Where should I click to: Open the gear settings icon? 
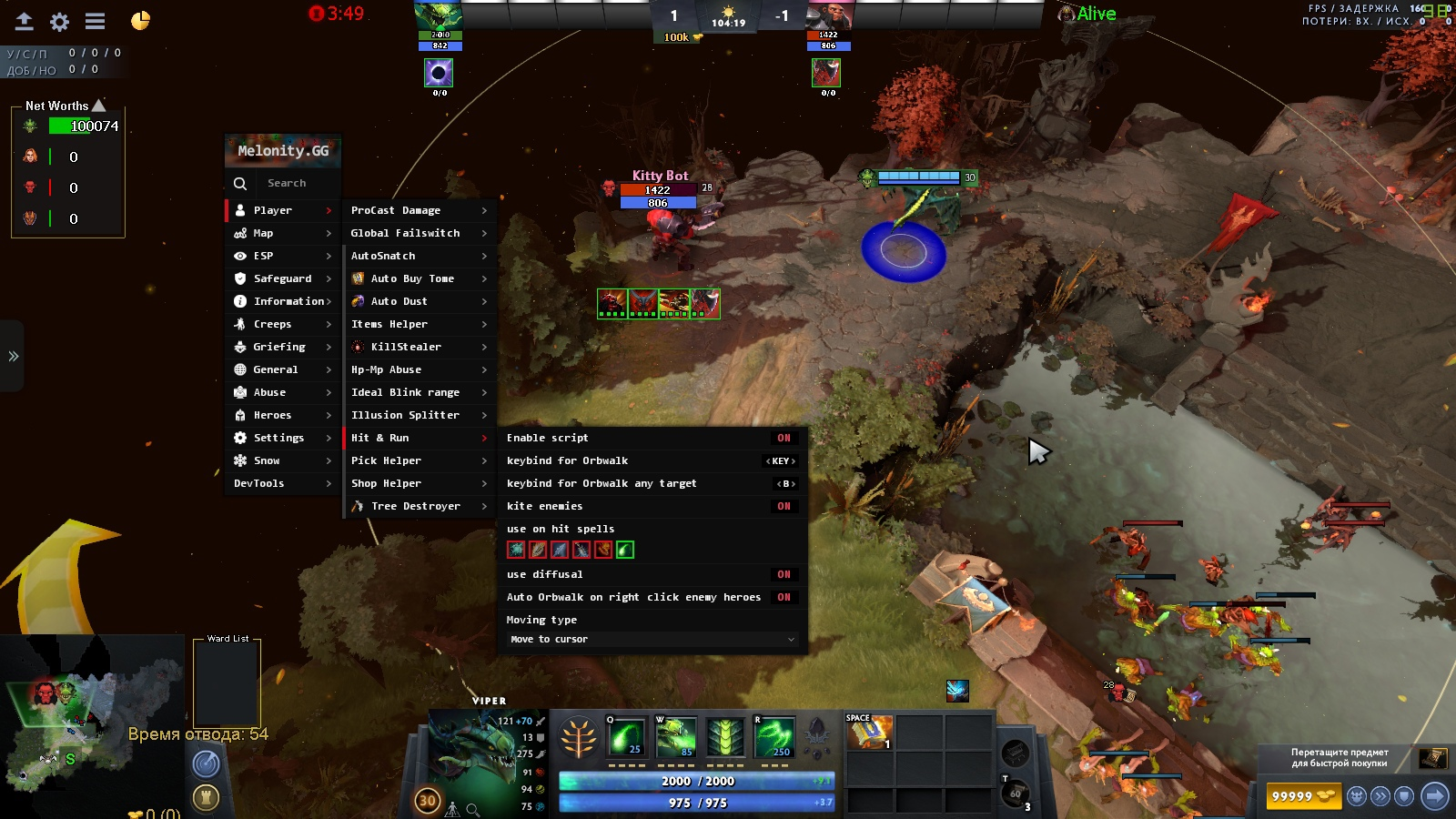coord(60,22)
